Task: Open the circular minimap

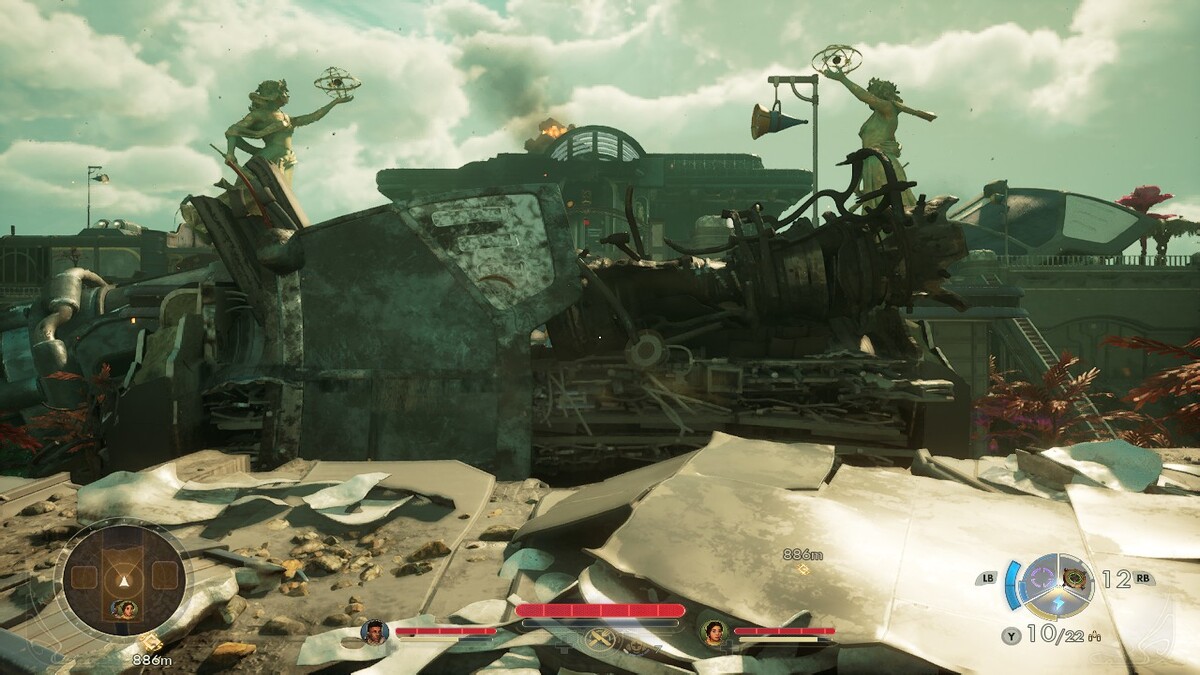Action: (x=124, y=578)
